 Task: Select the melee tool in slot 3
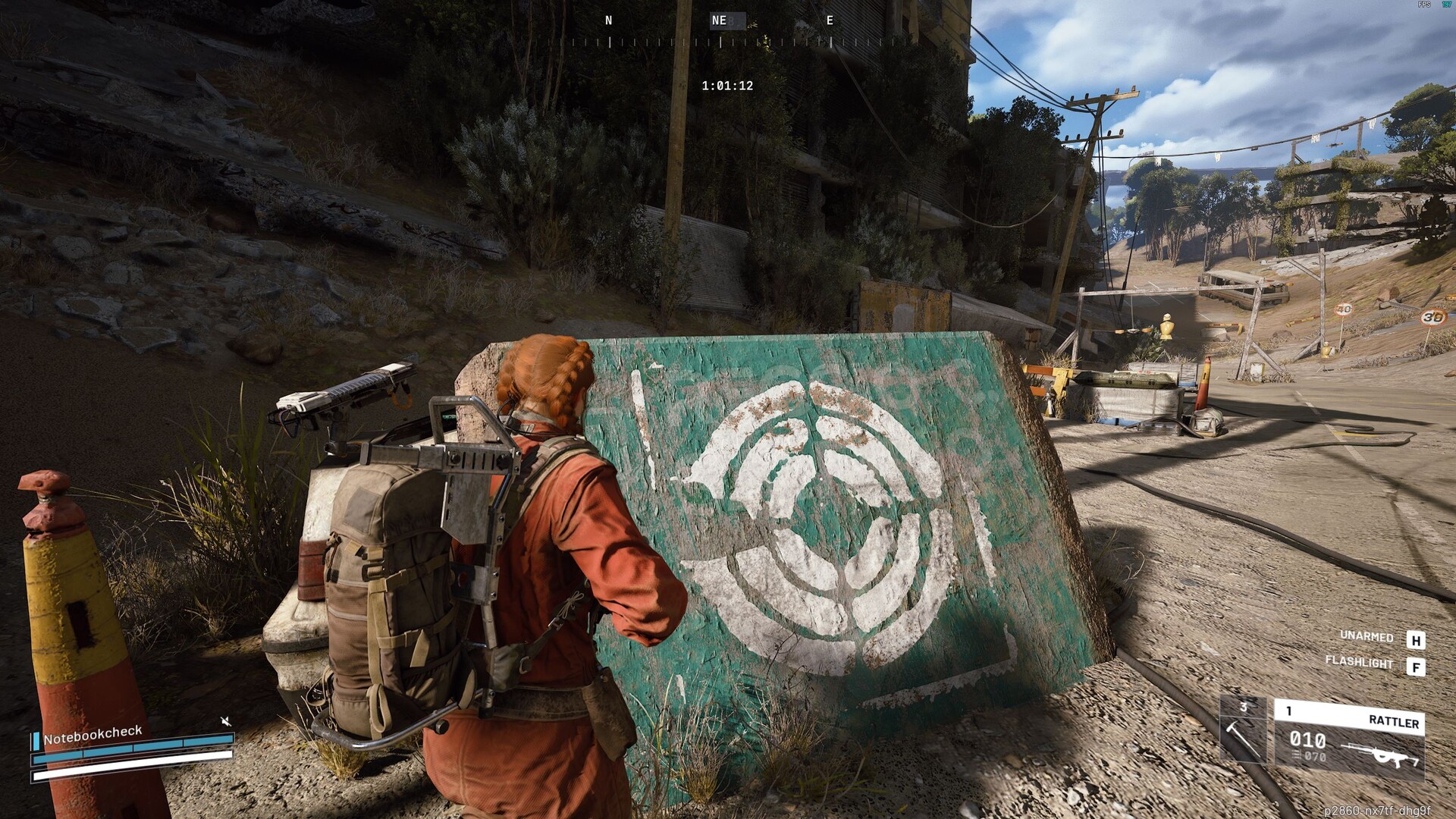1242,732
